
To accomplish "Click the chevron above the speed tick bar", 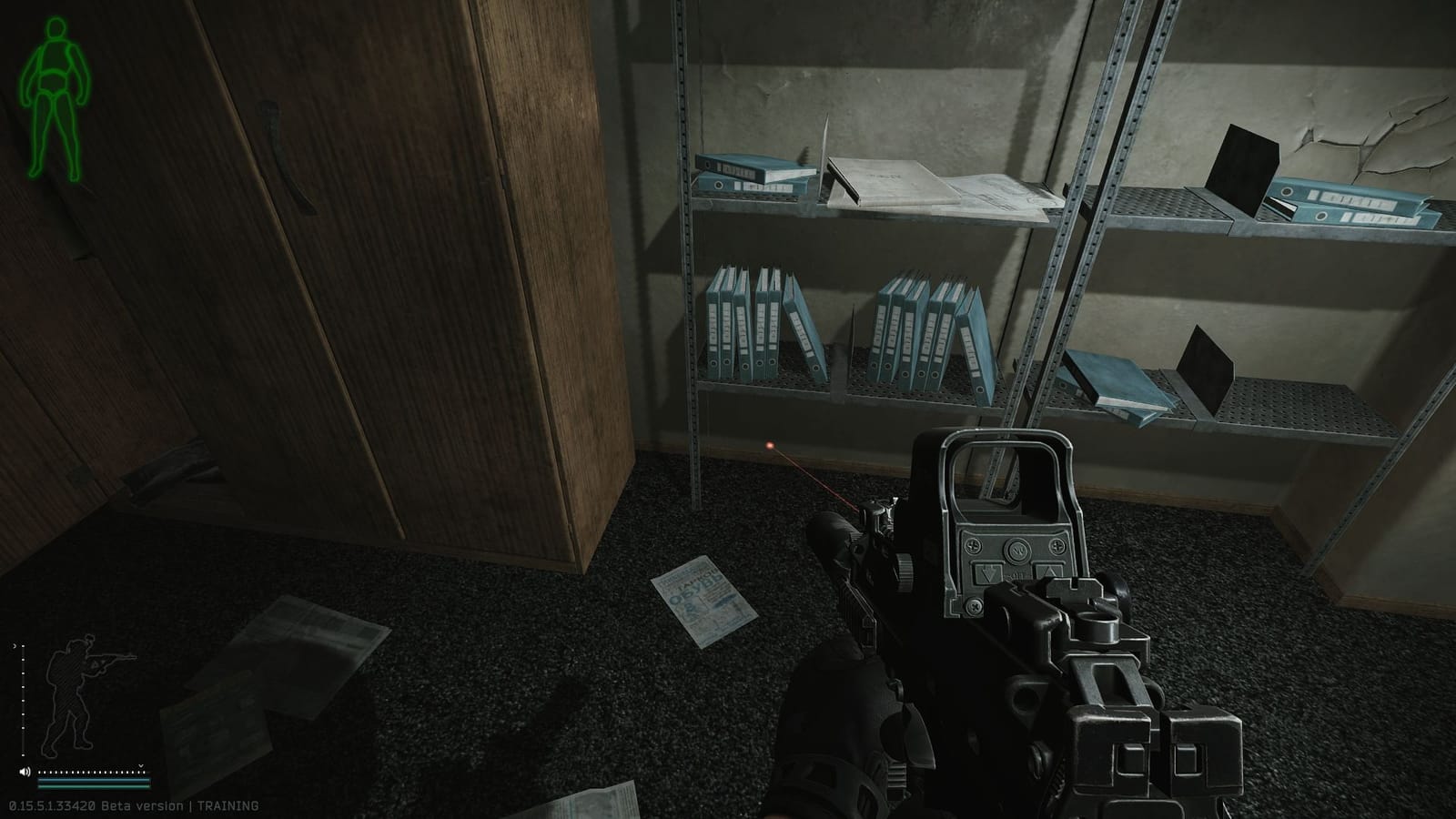I will [x=140, y=765].
